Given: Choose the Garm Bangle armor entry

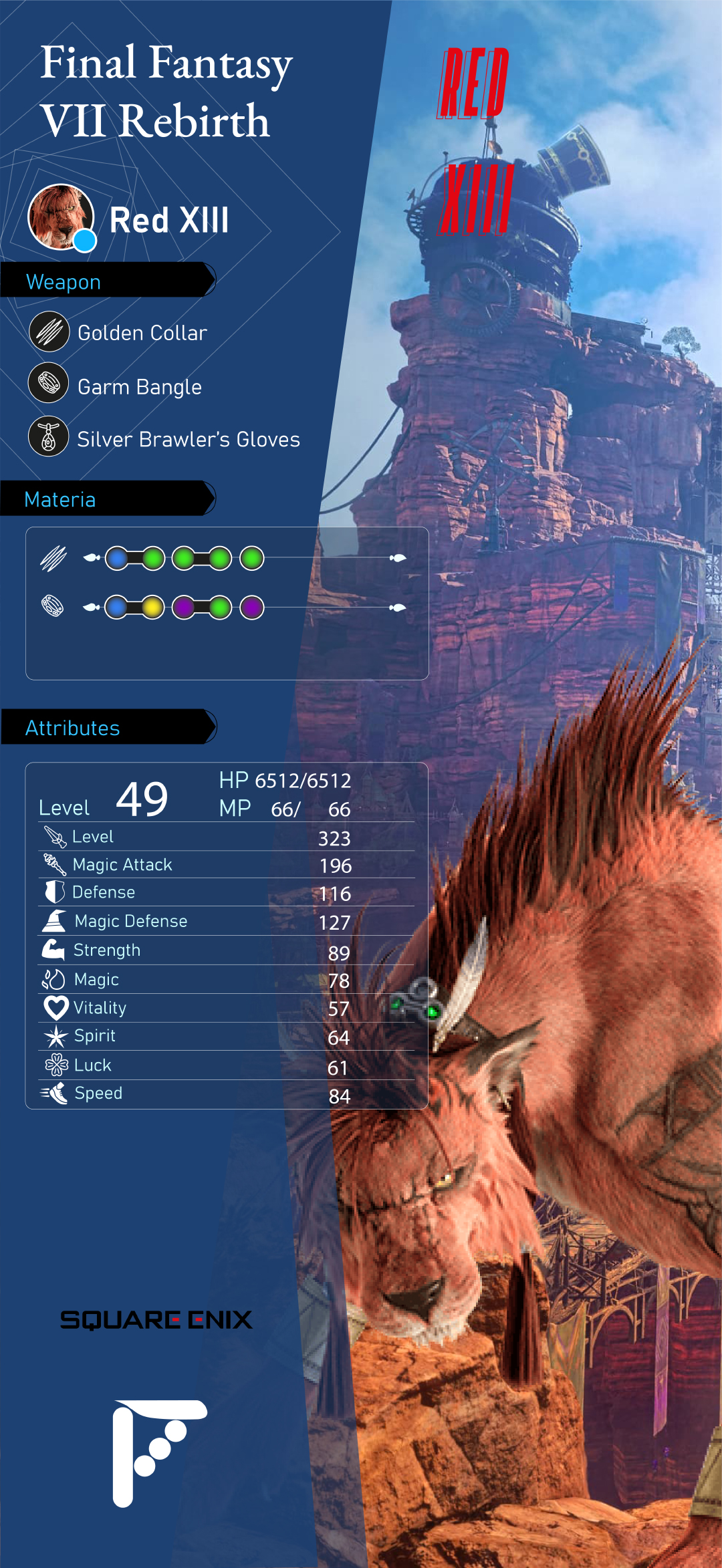Looking at the screenshot, I should [139, 387].
